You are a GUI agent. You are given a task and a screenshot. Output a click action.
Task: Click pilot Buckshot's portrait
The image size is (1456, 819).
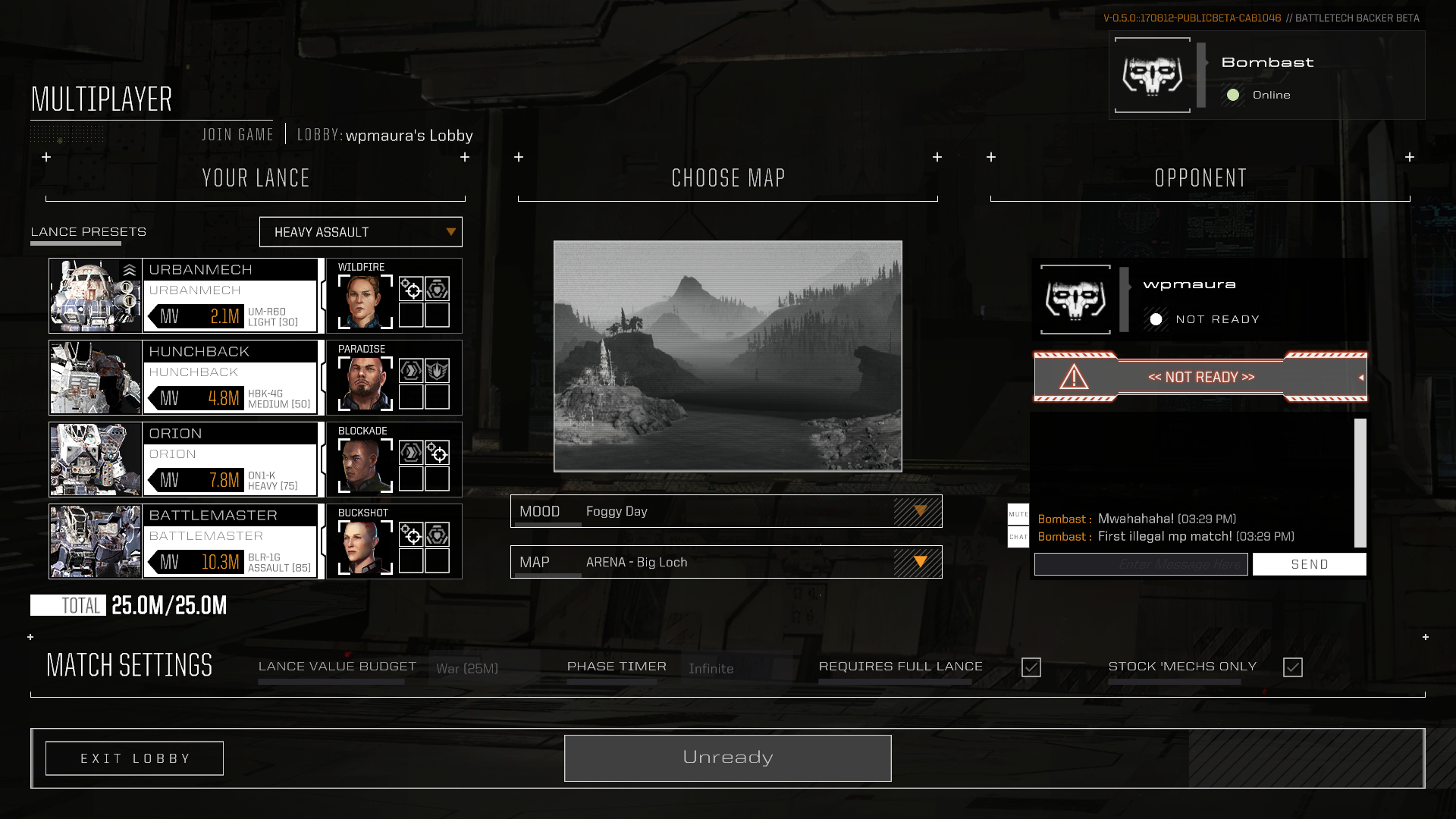pos(365,547)
